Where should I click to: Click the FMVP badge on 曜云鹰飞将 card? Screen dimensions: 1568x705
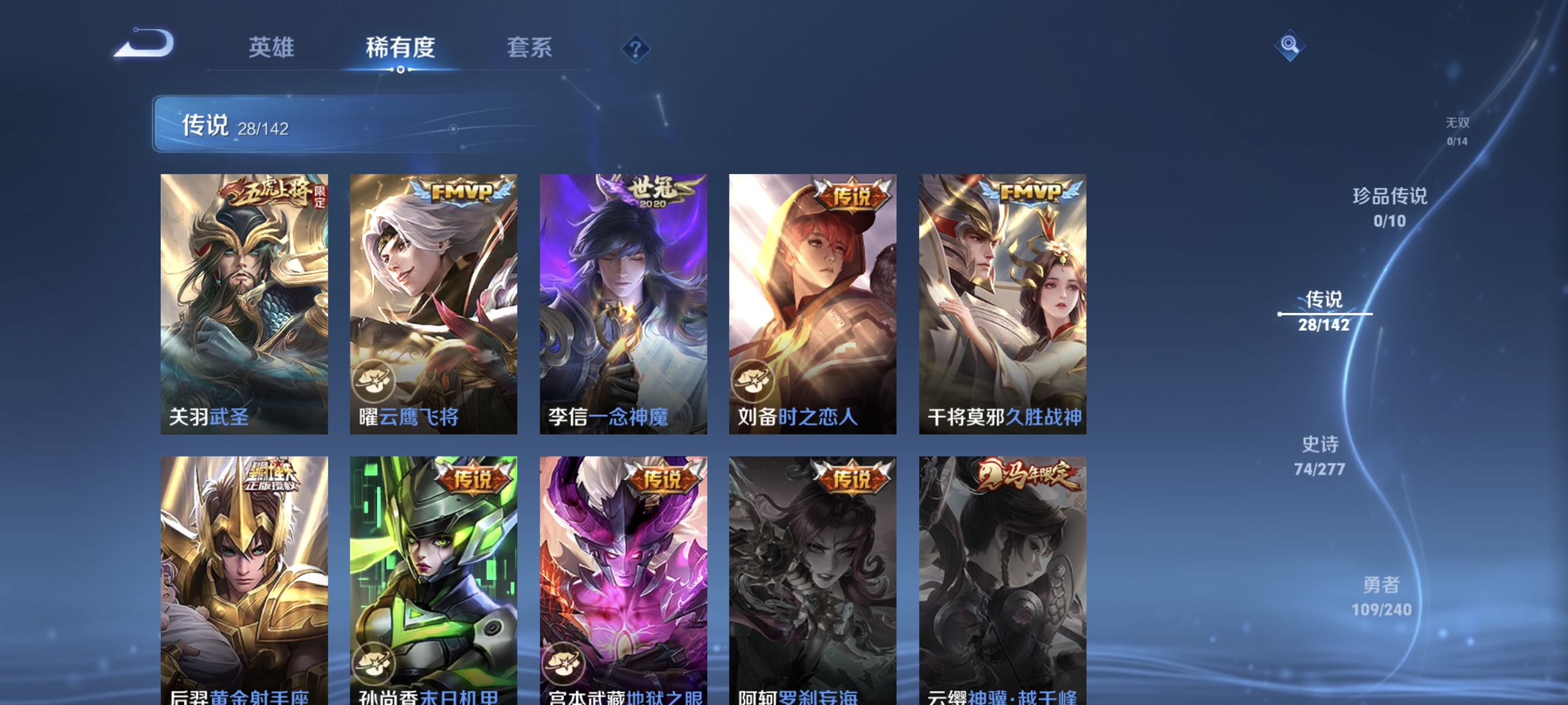[462, 190]
